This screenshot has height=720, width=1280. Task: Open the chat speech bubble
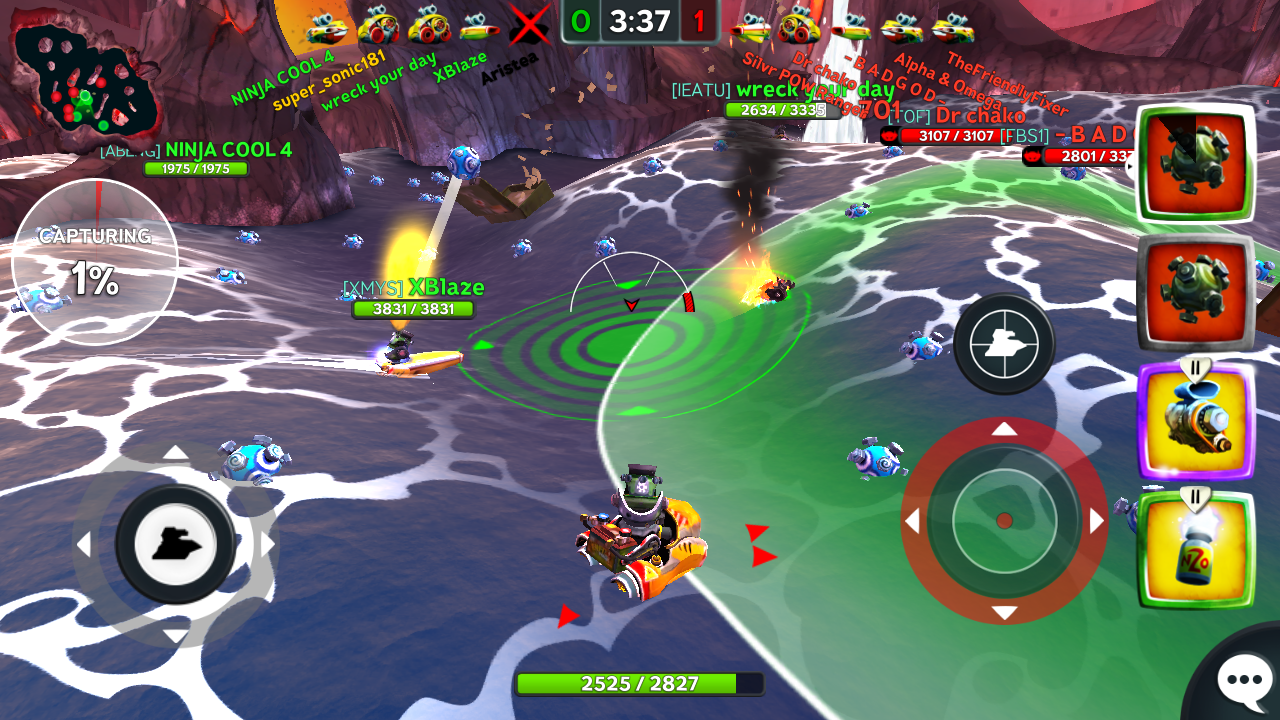click(x=1243, y=680)
